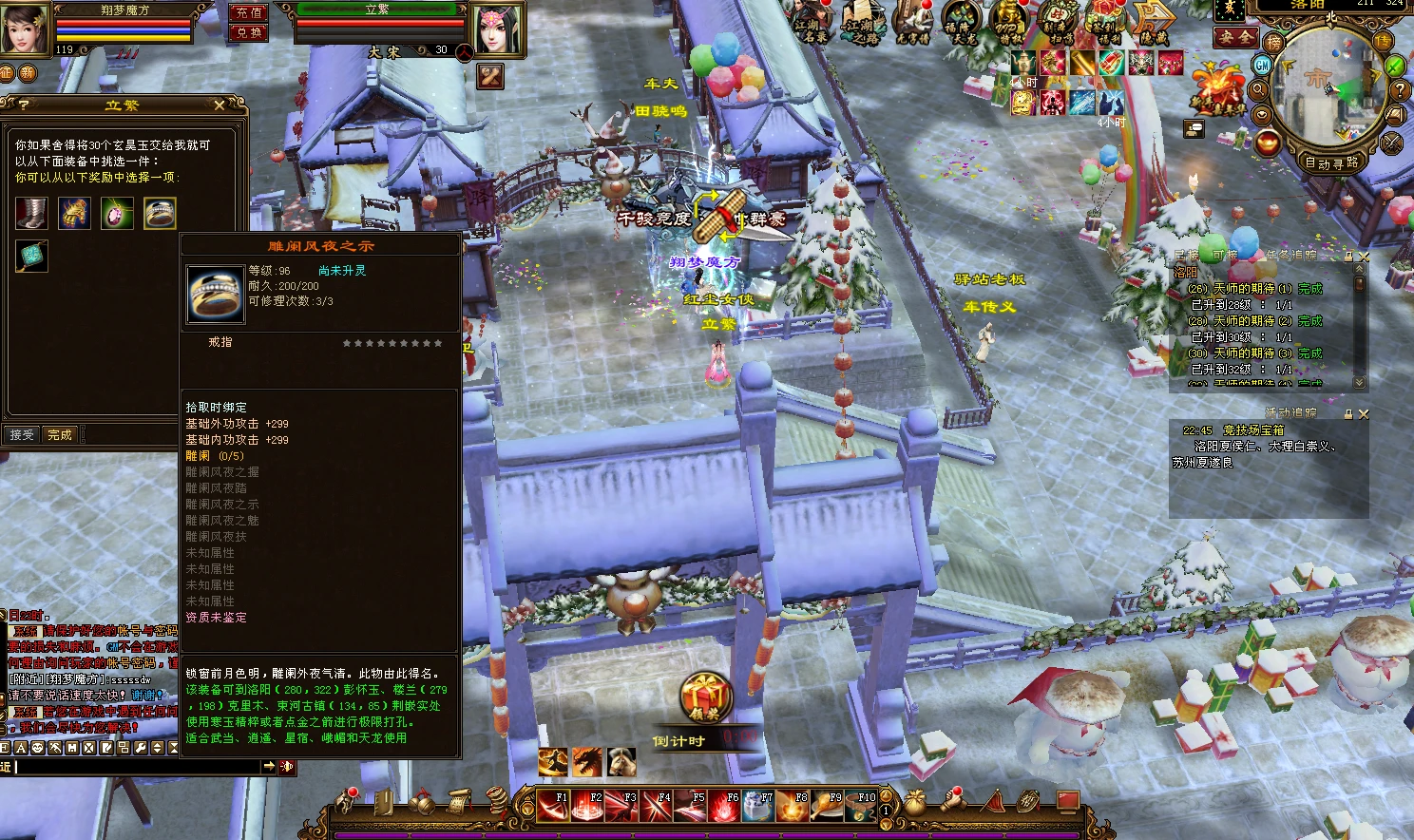The height and width of the screenshot is (840, 1414).
Task: Open the 充值 recharge shop
Action: pyautogui.click(x=249, y=12)
